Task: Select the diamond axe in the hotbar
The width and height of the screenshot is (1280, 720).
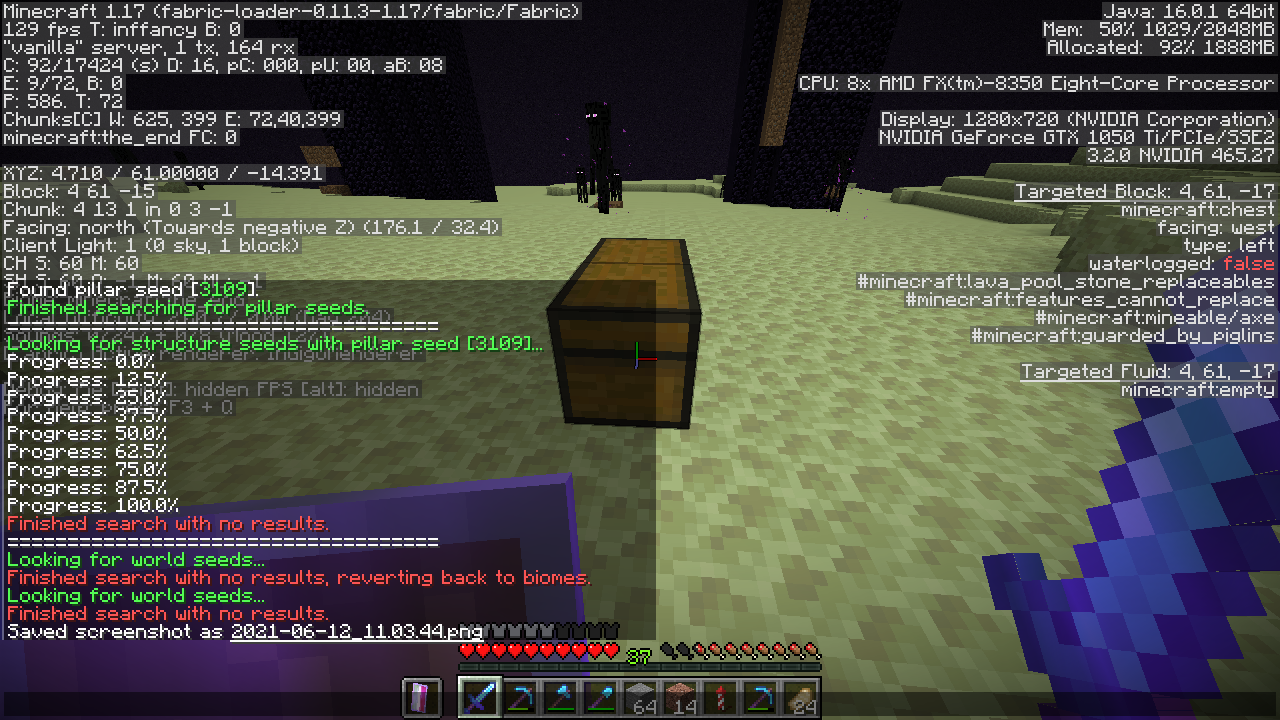Action: 560,697
